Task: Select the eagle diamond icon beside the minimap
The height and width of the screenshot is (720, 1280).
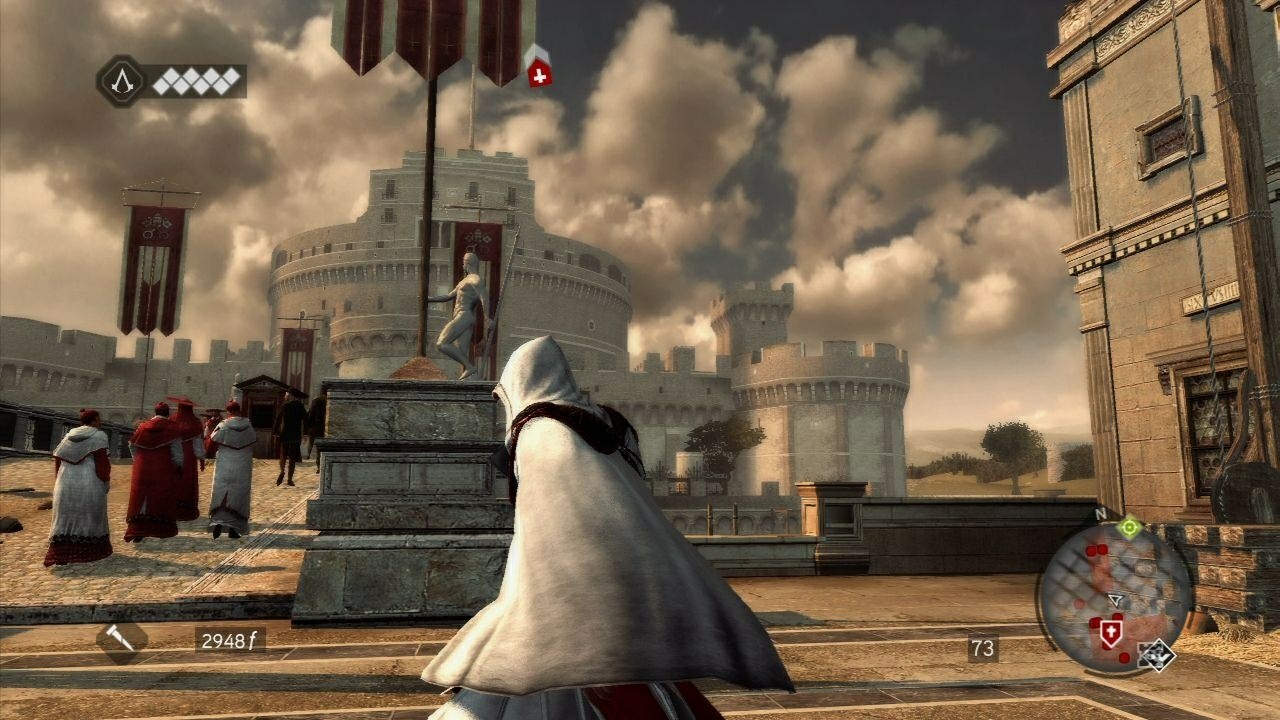Action: click(1159, 658)
